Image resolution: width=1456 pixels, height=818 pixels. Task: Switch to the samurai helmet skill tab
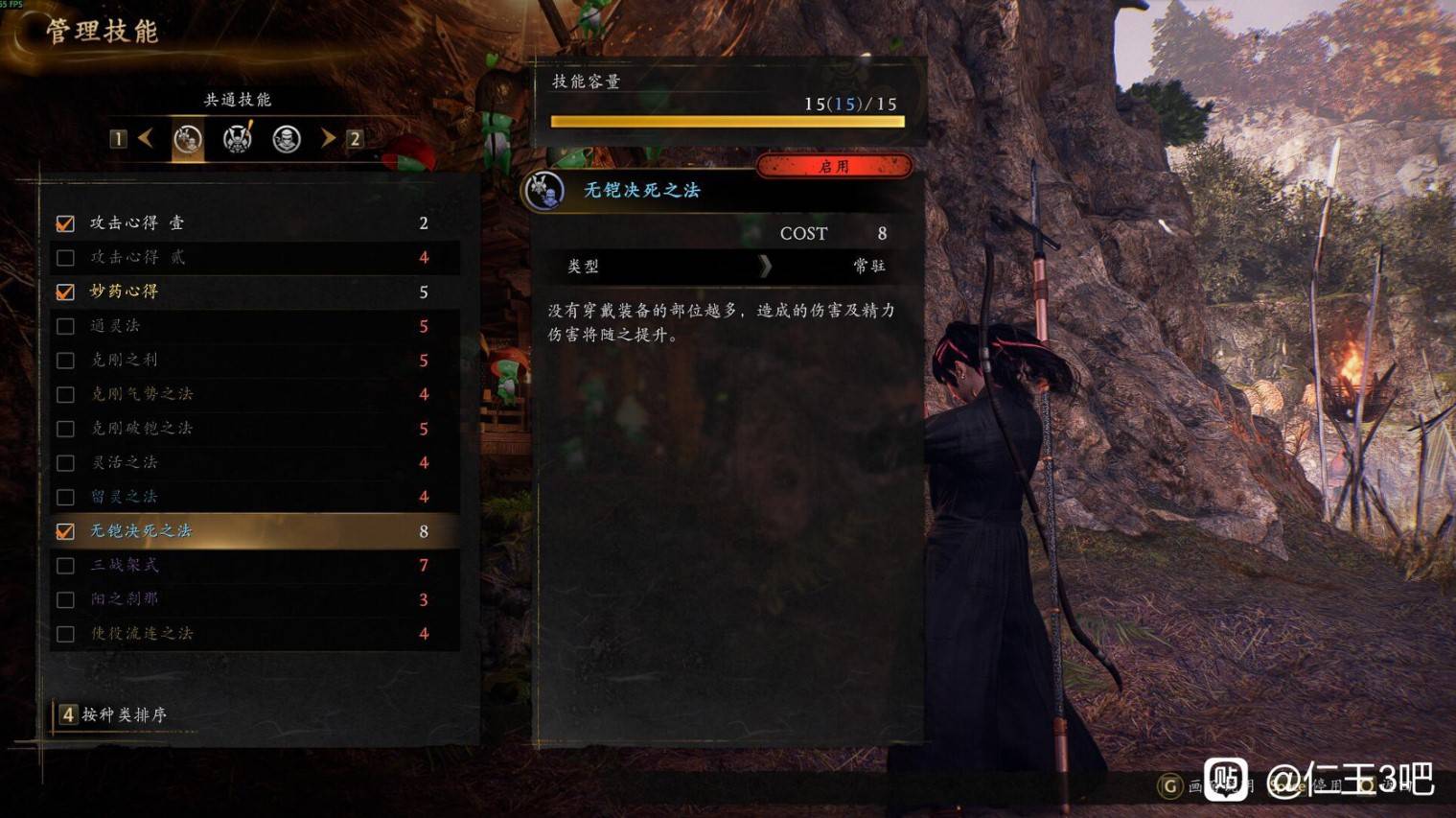tap(237, 139)
